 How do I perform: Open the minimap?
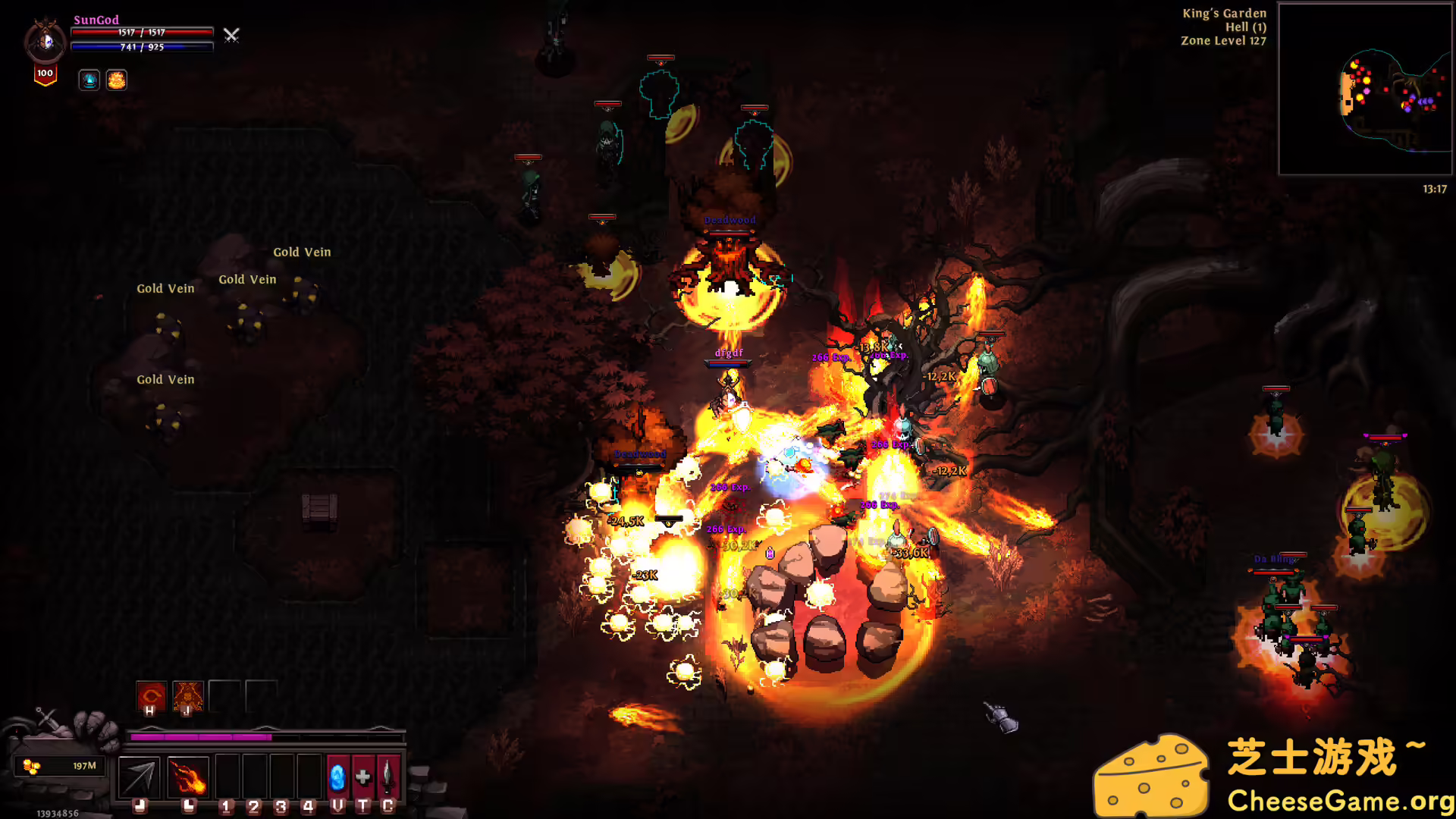[x=1365, y=89]
